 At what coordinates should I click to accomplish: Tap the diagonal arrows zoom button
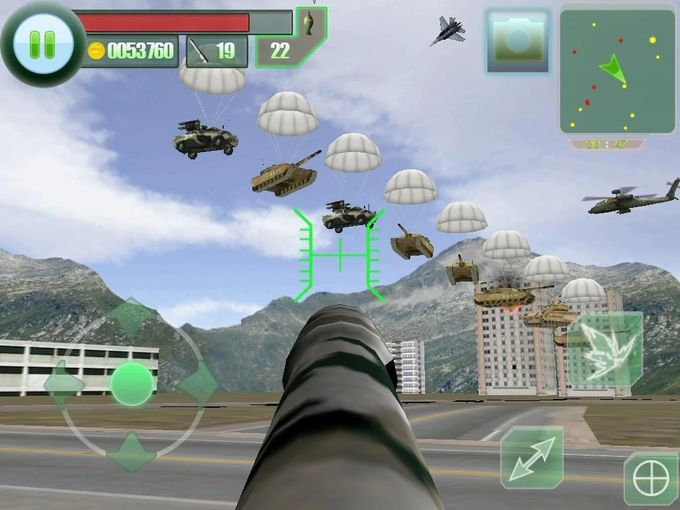pos(531,456)
